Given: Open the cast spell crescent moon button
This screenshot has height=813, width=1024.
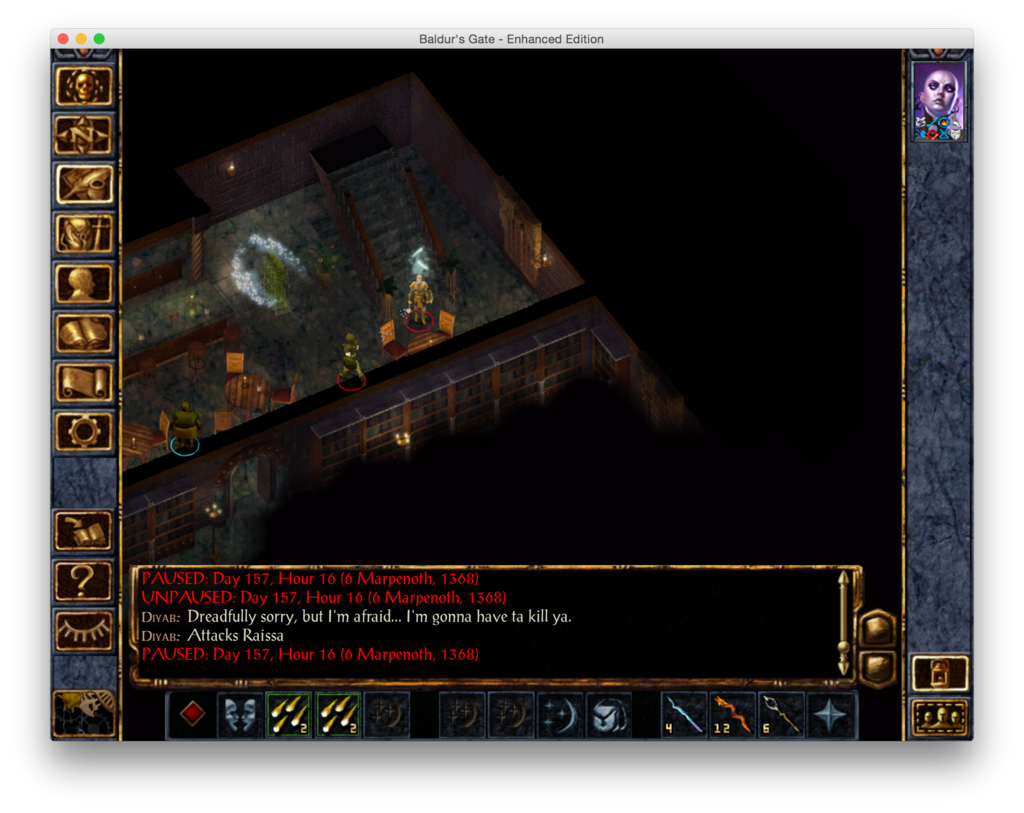Looking at the screenshot, I should tap(560, 716).
